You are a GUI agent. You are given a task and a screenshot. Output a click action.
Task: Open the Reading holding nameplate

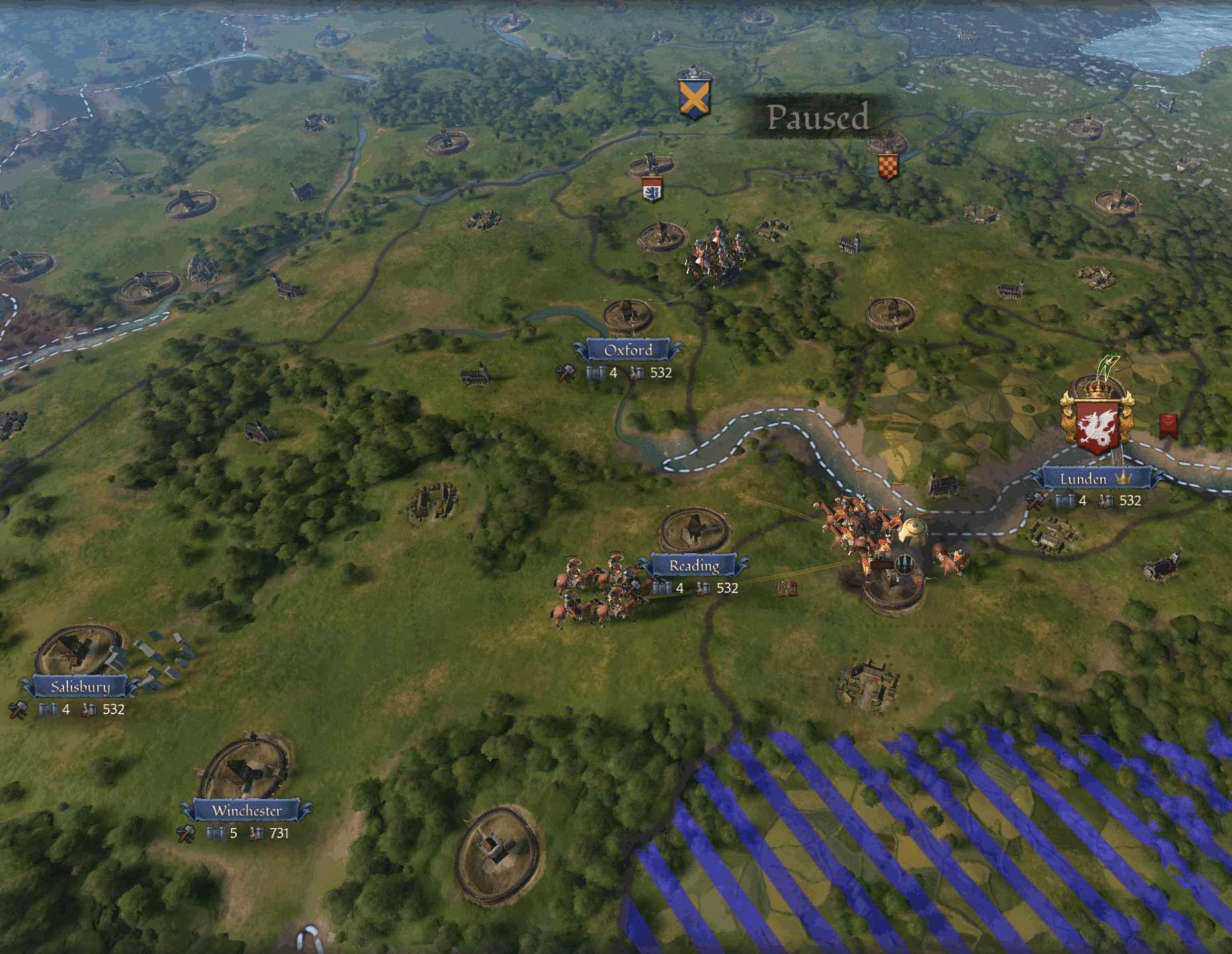pos(693,566)
